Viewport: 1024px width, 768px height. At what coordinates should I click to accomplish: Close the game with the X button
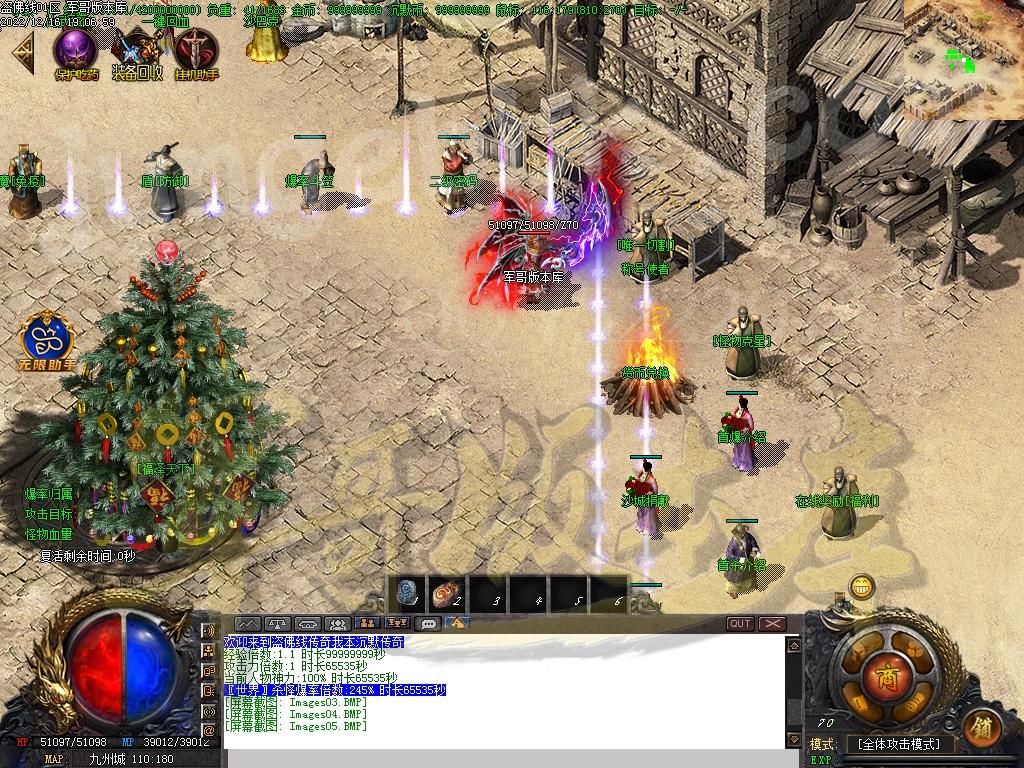[x=773, y=624]
